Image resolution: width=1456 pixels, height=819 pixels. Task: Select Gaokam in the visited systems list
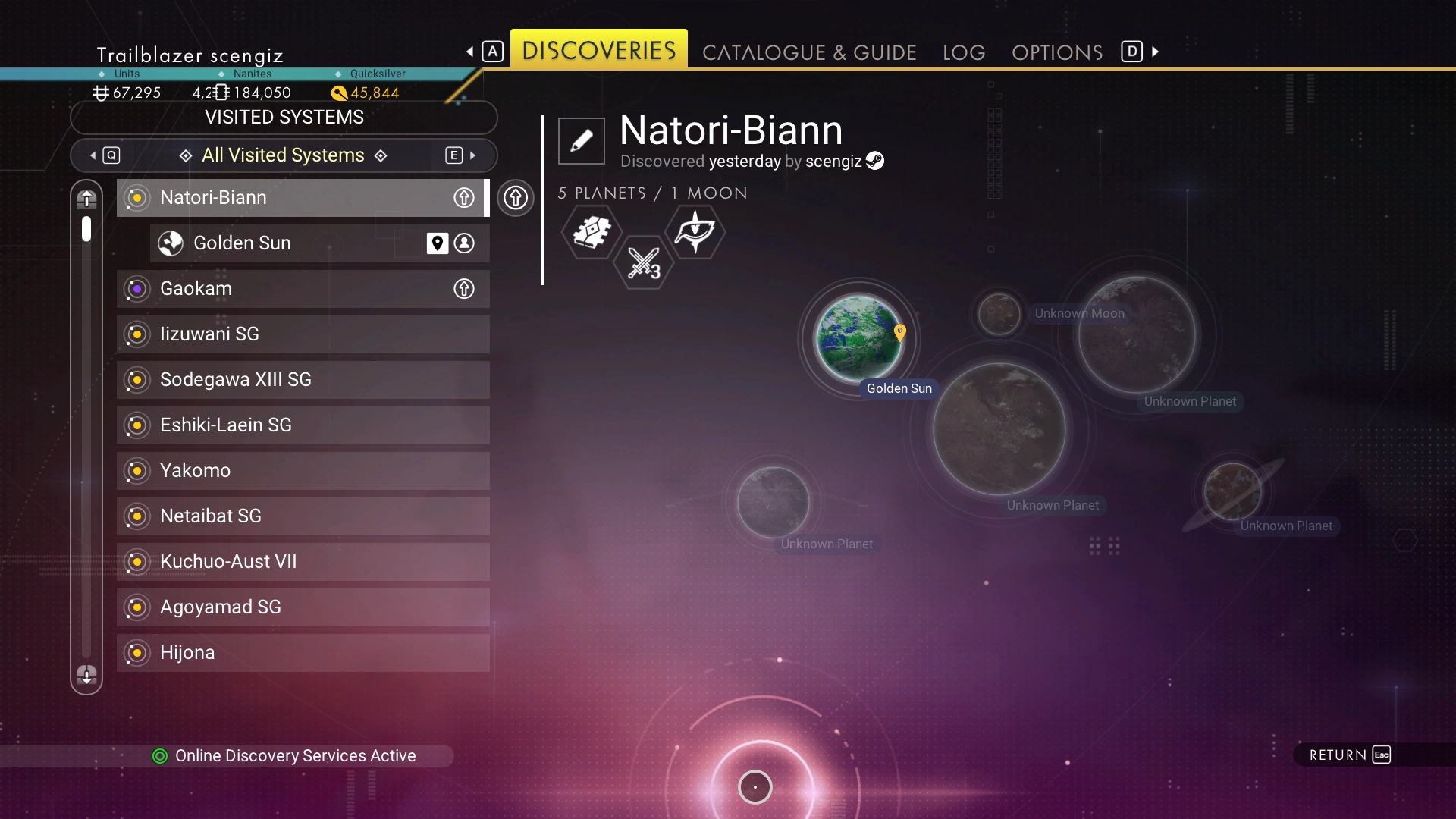pos(303,289)
